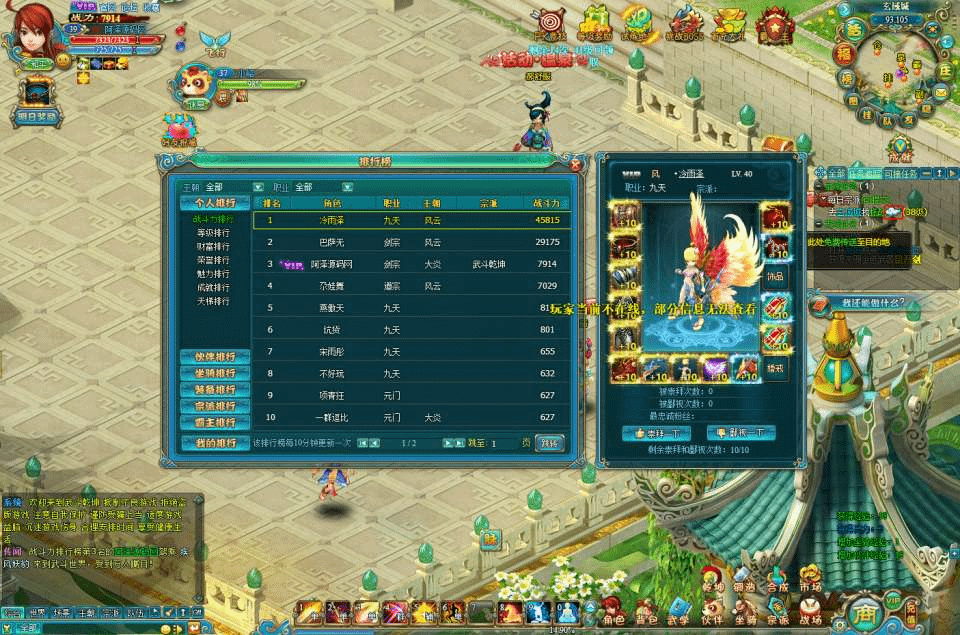Select the rank 2 player row 巴异无

(x=412, y=242)
